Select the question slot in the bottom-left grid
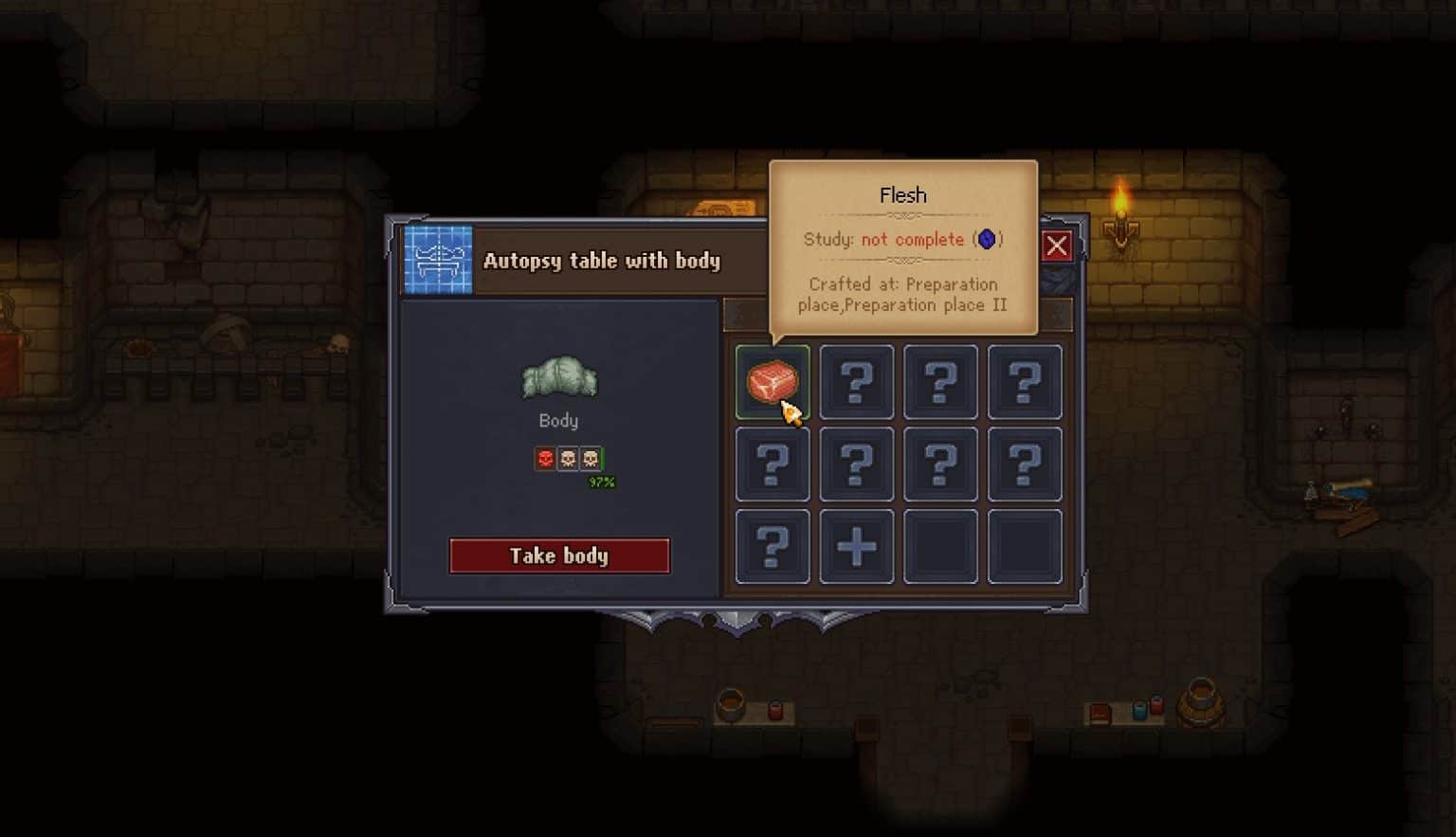The width and height of the screenshot is (1456, 837). tap(772, 546)
